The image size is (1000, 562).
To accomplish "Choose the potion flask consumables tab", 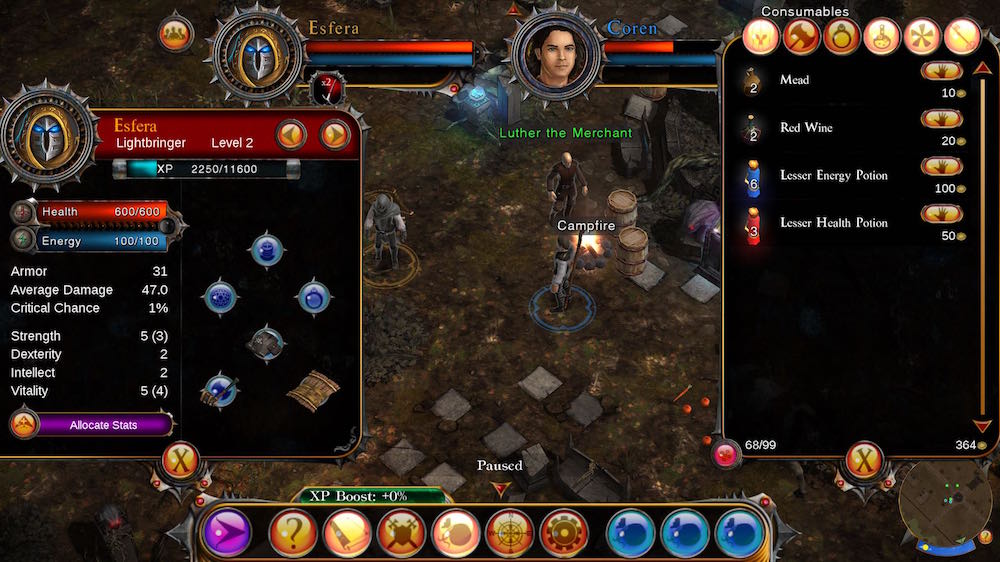I will (882, 38).
